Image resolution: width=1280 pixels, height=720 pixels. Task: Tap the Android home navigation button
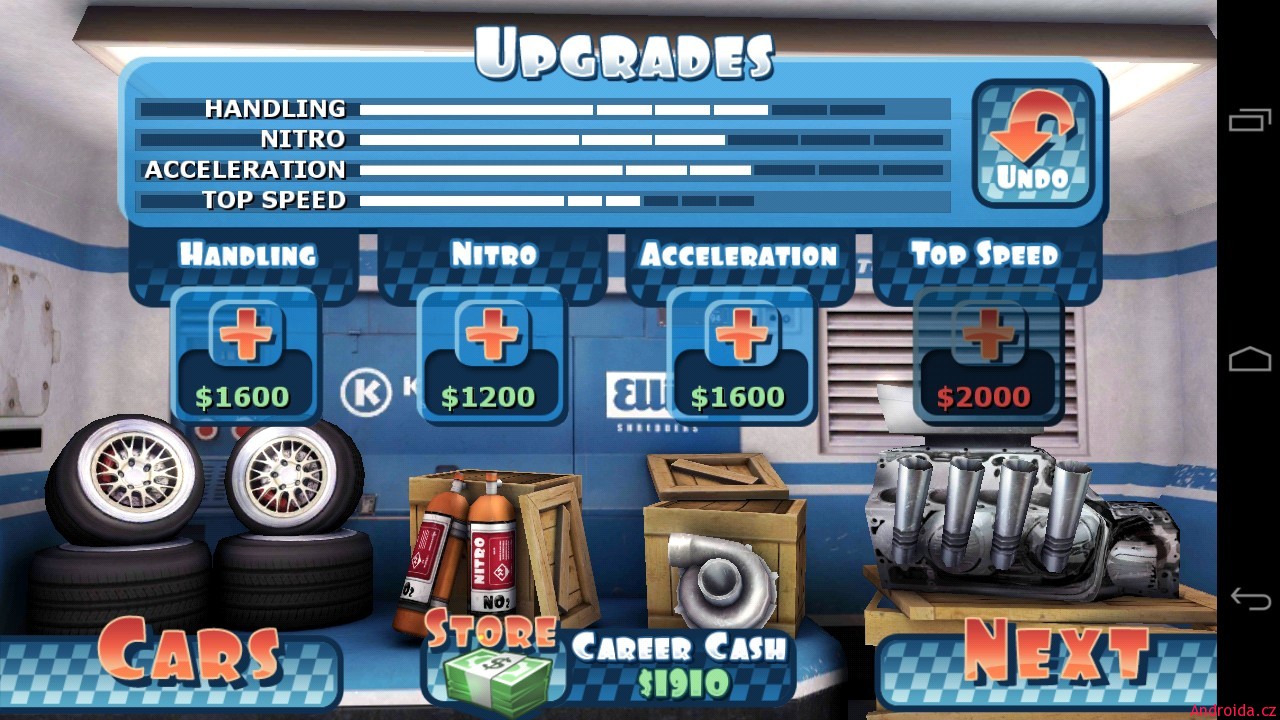(x=1250, y=359)
